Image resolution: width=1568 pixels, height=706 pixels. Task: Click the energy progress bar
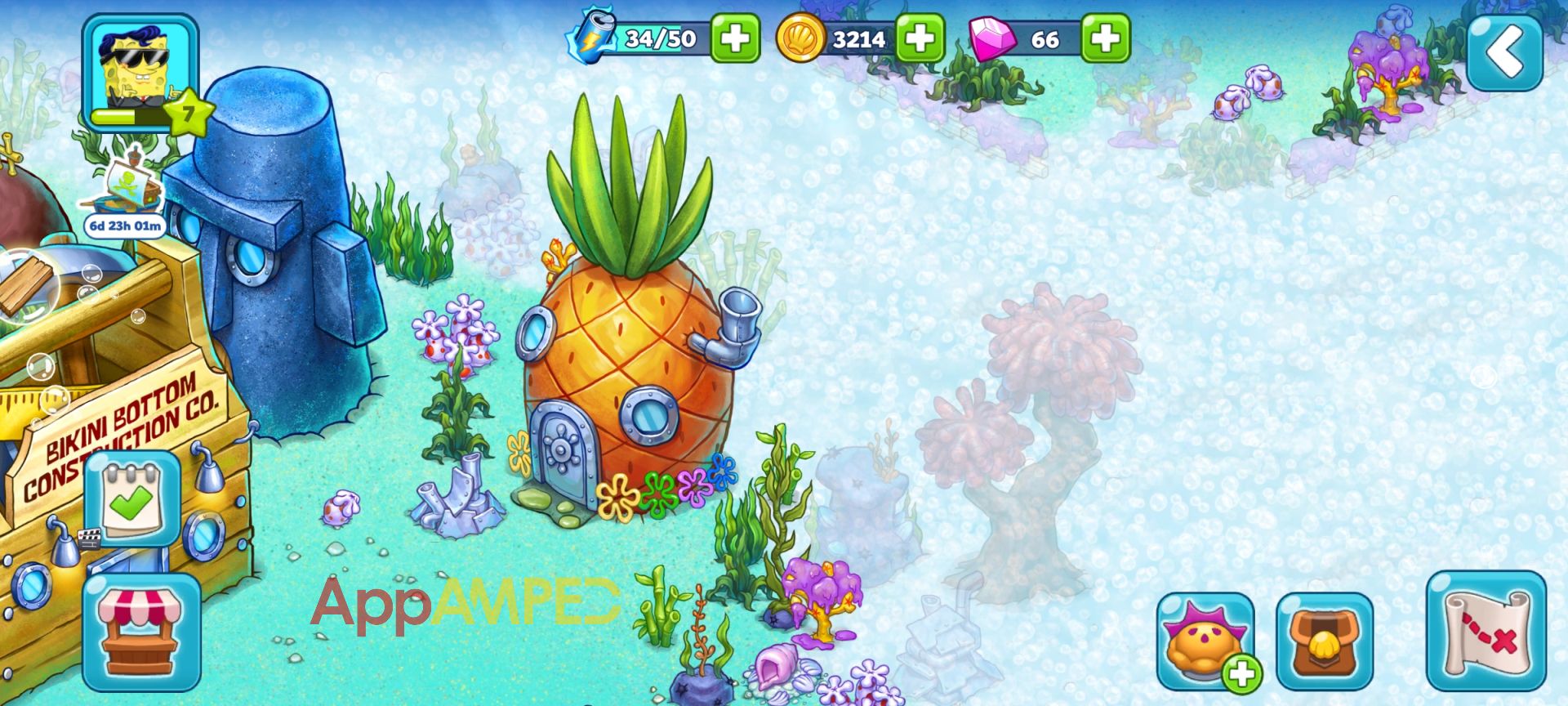[x=661, y=36]
